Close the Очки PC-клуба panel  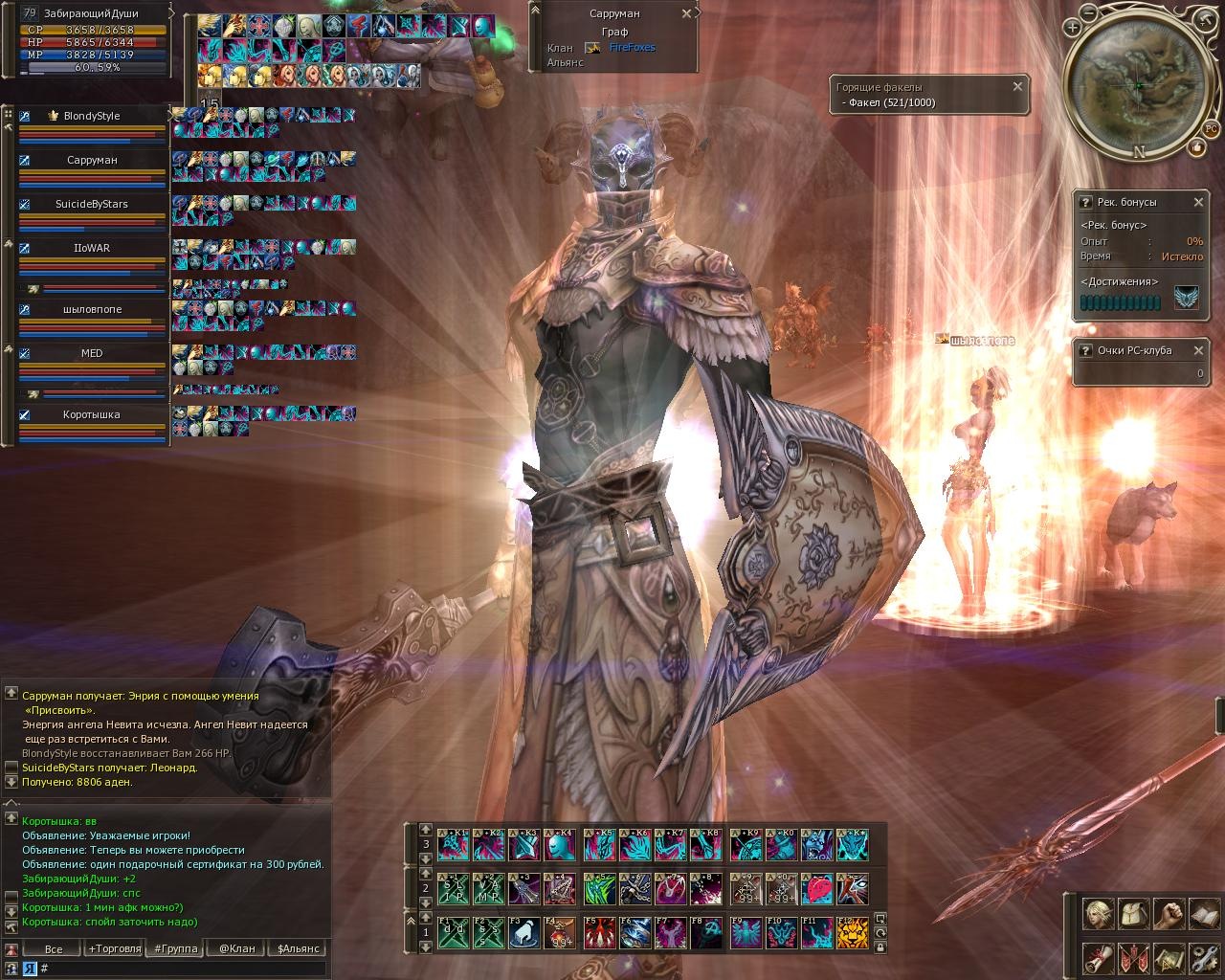1198,350
